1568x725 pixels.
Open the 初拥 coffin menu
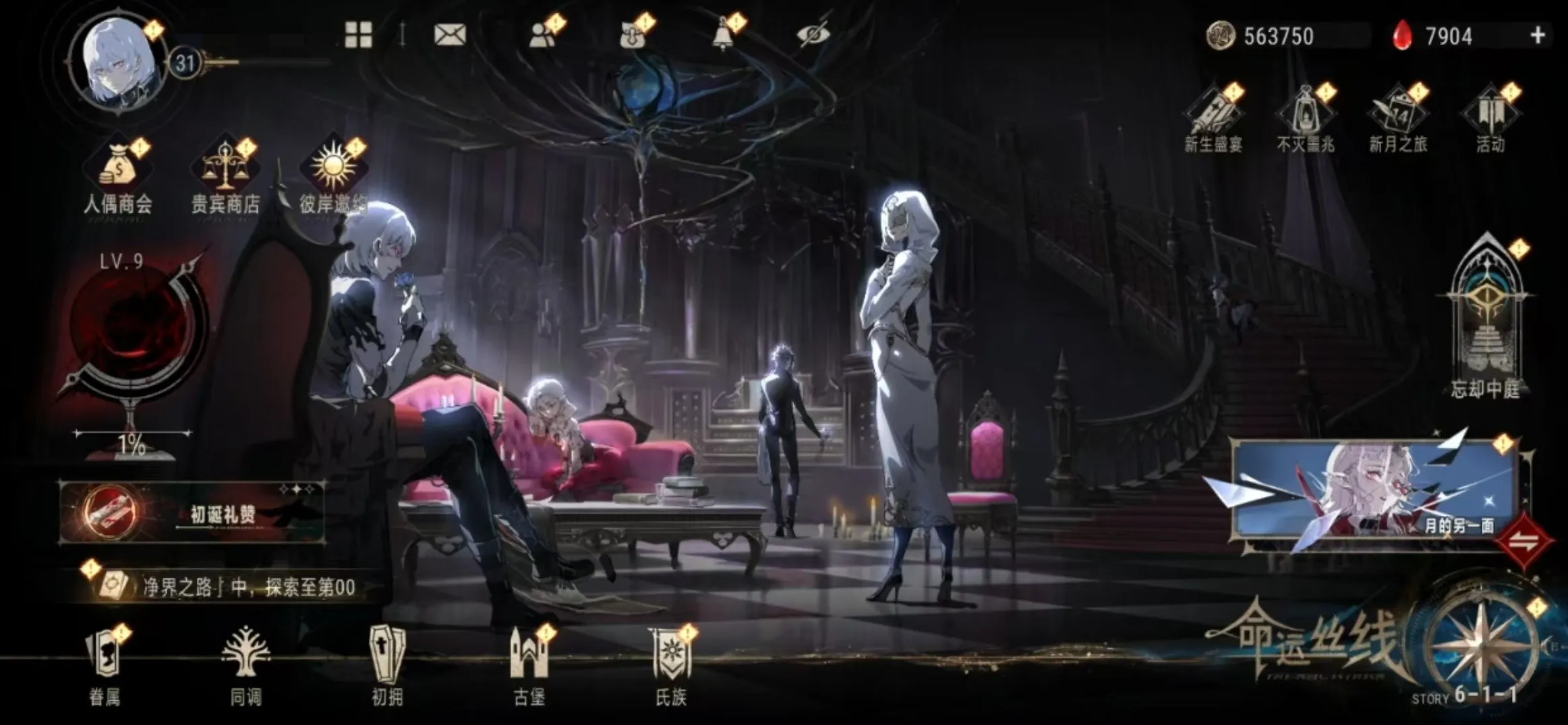[x=388, y=666]
